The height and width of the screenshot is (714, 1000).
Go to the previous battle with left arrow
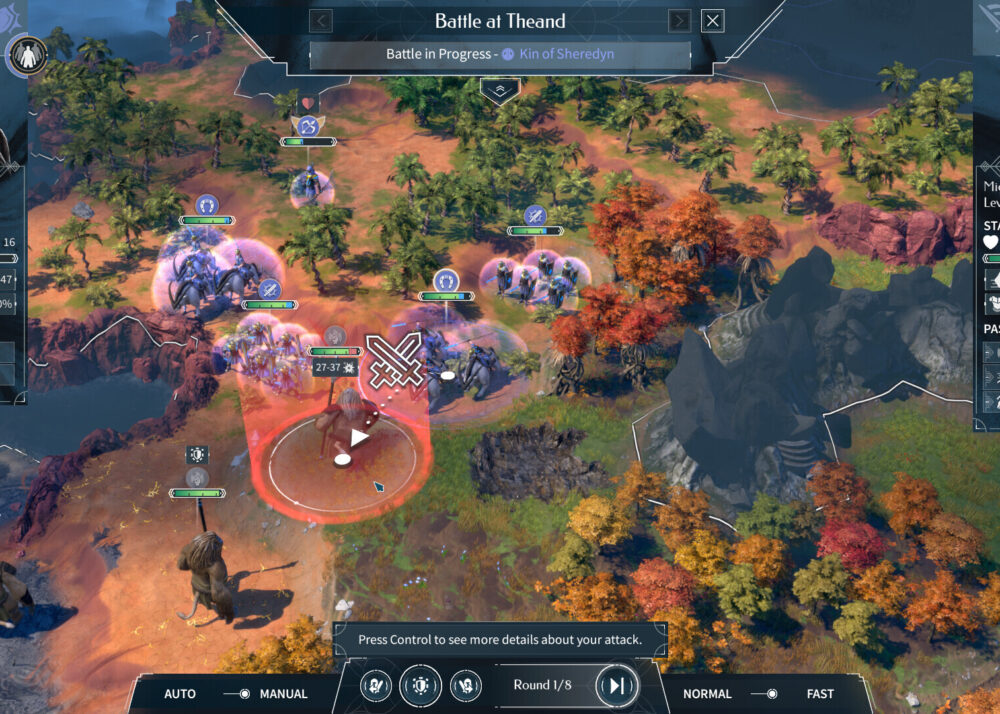[x=320, y=21]
